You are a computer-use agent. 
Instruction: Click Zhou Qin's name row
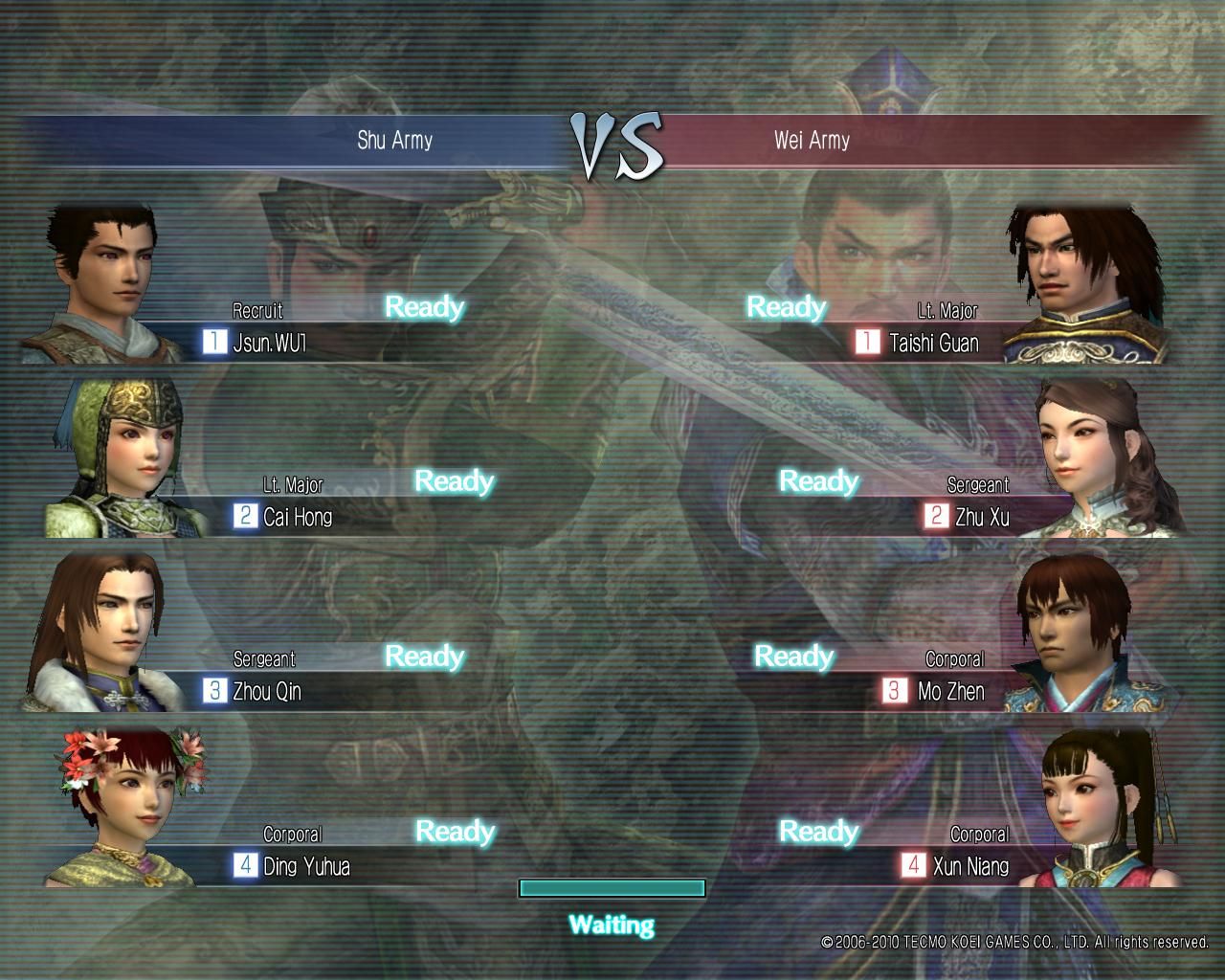[x=266, y=691]
